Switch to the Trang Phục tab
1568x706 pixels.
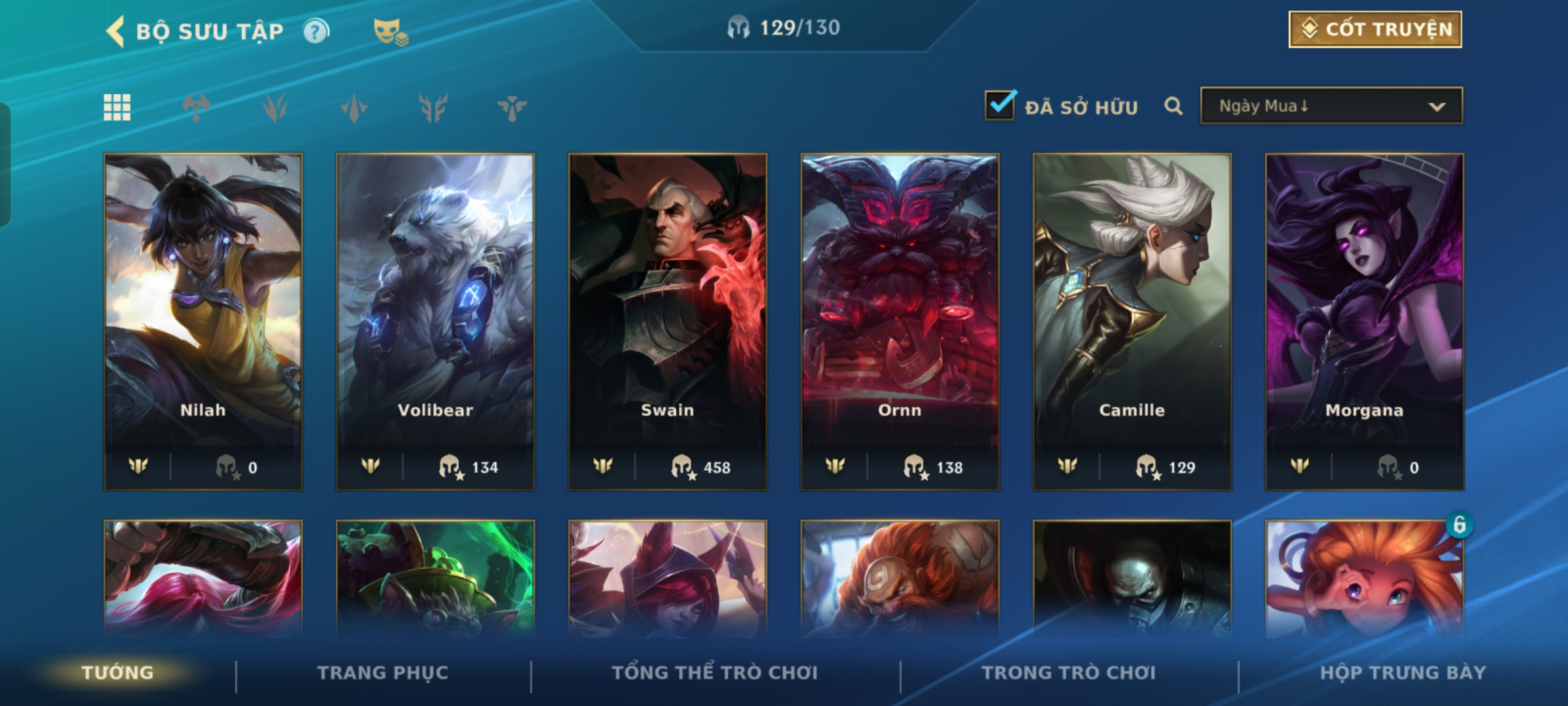coord(383,673)
